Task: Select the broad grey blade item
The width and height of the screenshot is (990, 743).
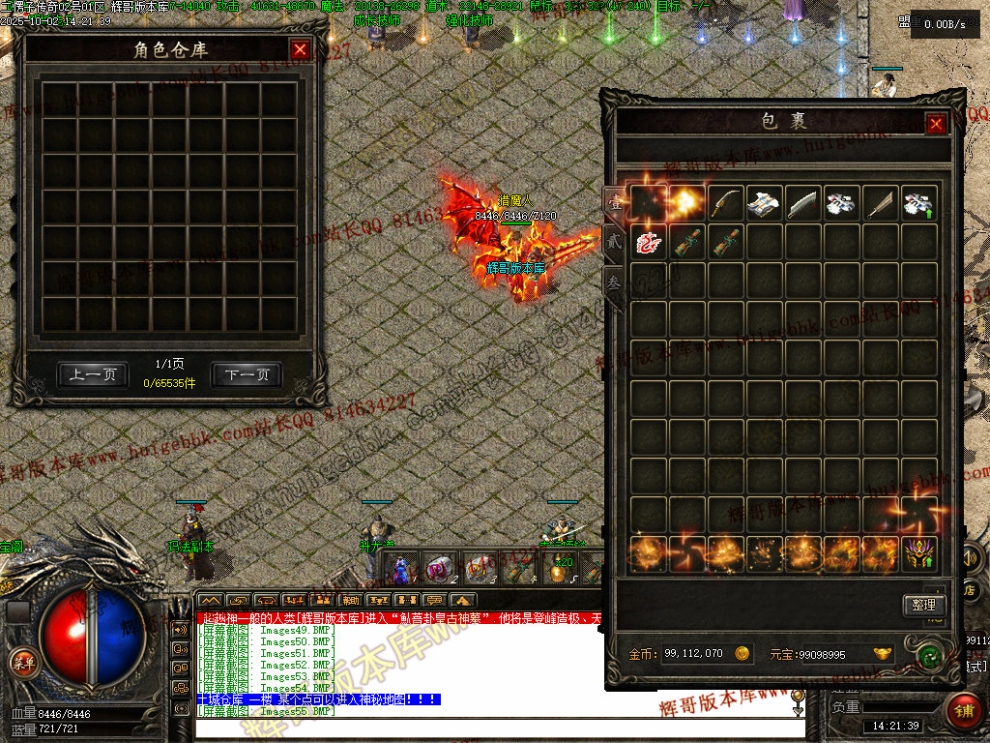Action: (x=802, y=203)
